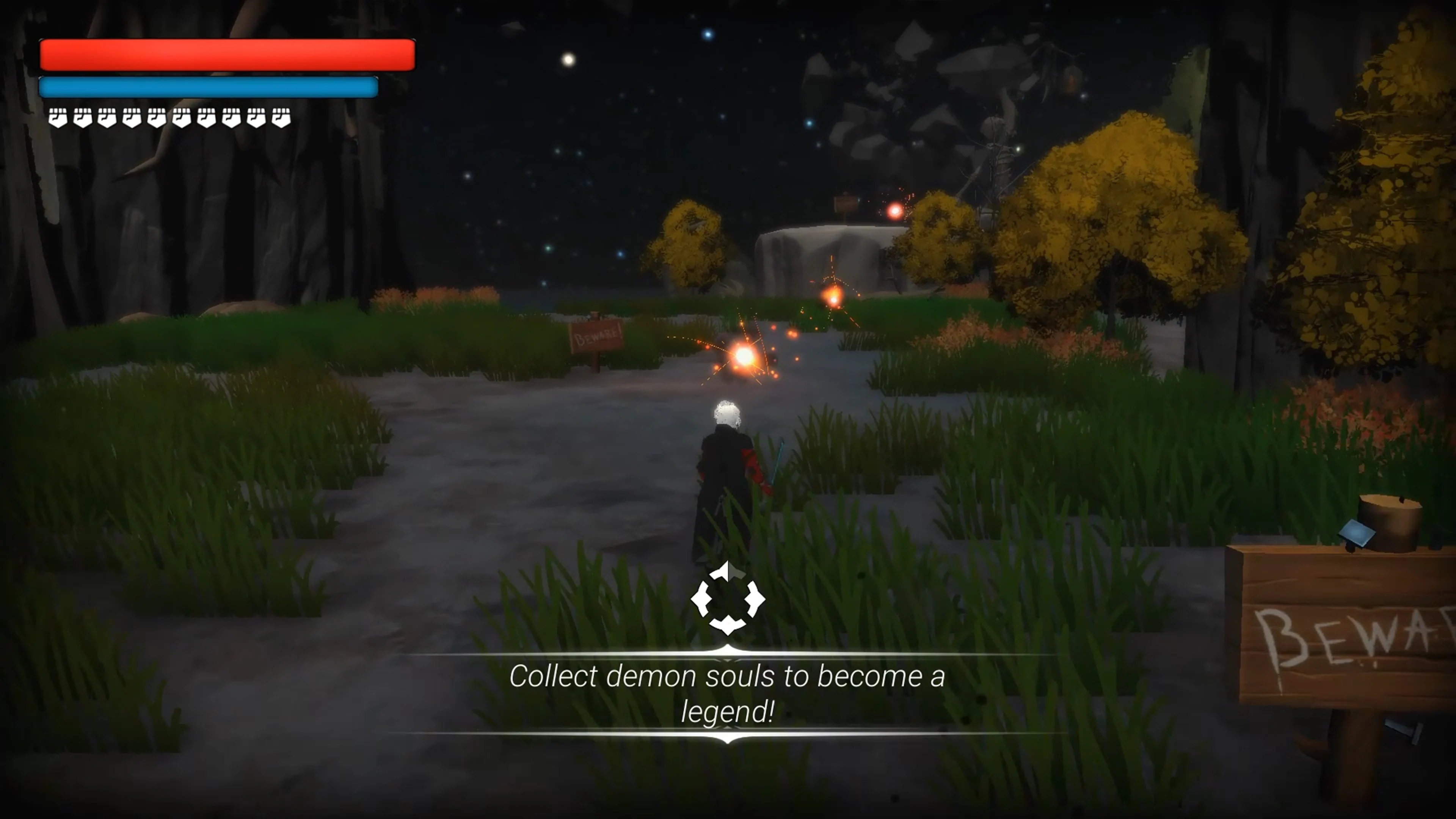Expand the right arrow of the compass marker

point(756,599)
